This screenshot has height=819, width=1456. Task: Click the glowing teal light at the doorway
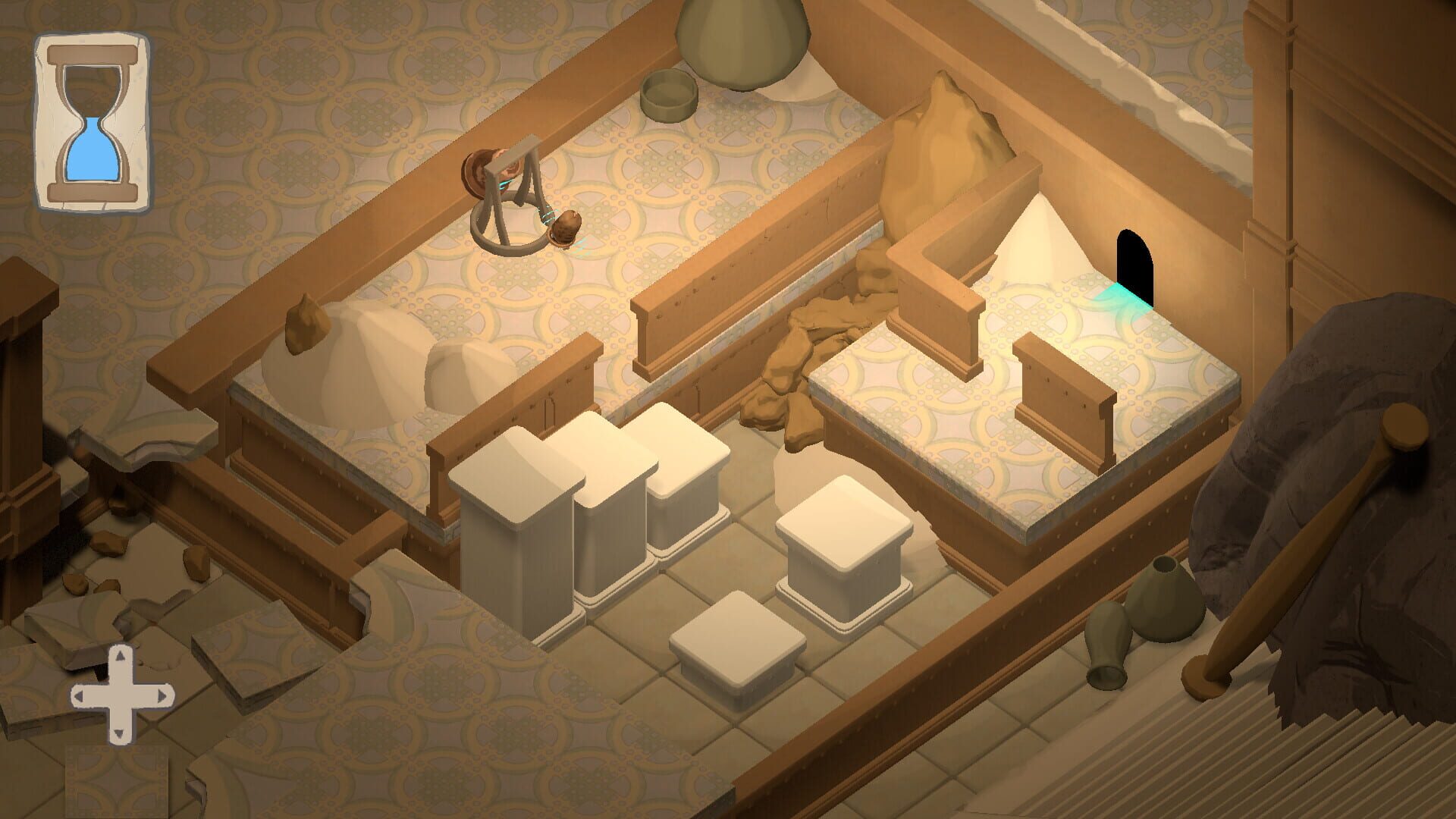point(1124,294)
